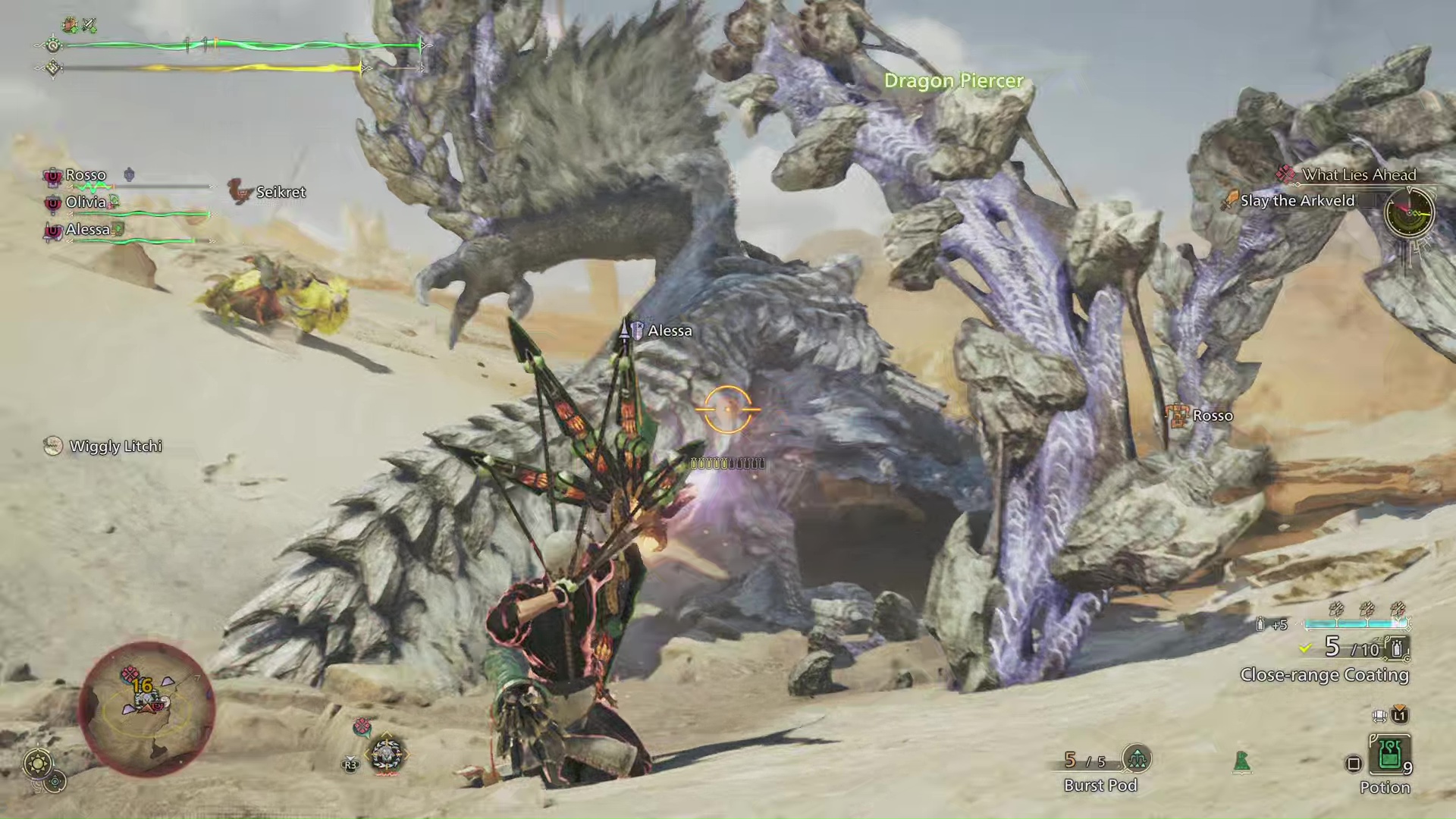
Task: Select party member Alessa in the list
Action: click(x=87, y=230)
